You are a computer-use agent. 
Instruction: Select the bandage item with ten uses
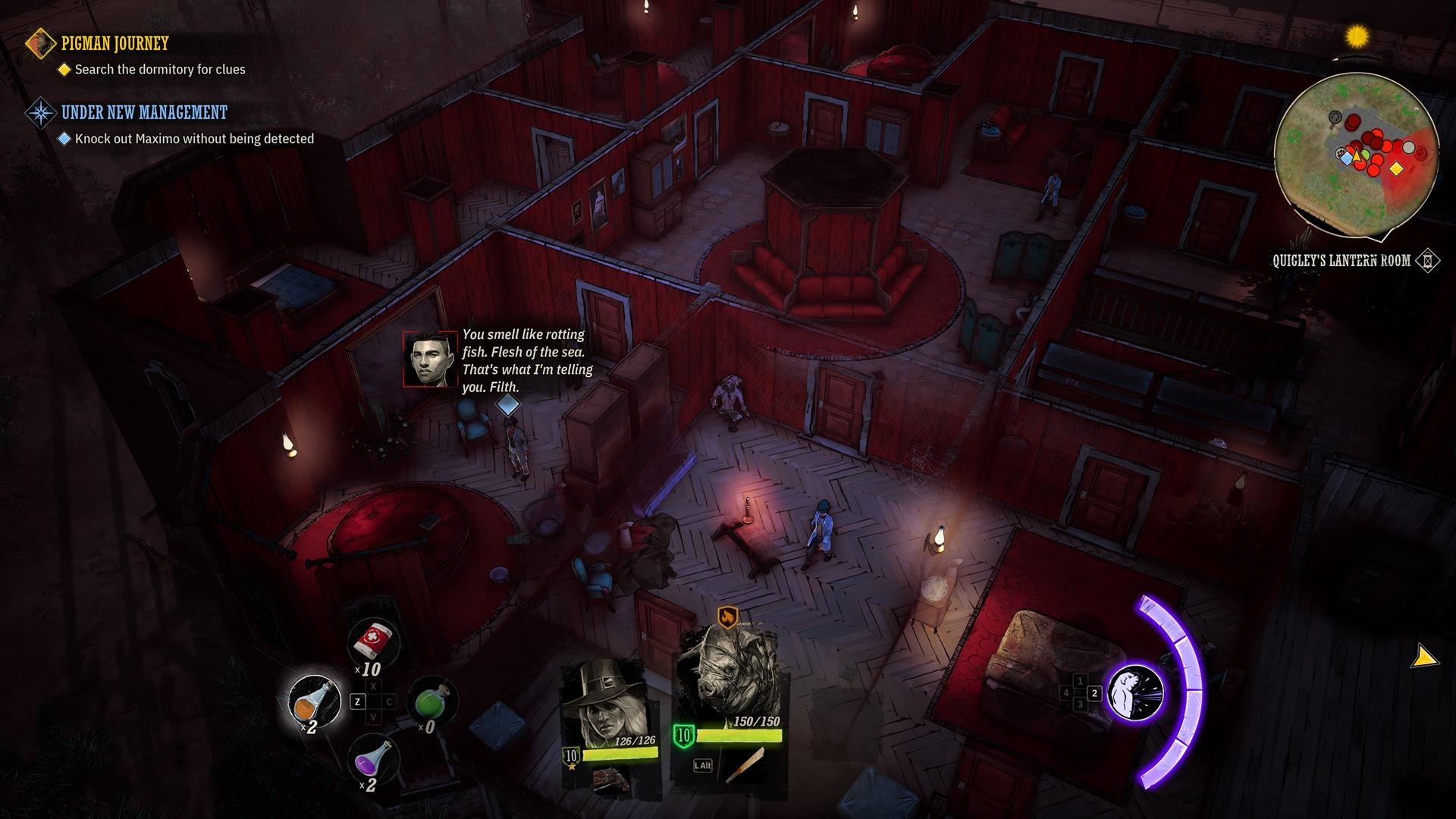[372, 642]
